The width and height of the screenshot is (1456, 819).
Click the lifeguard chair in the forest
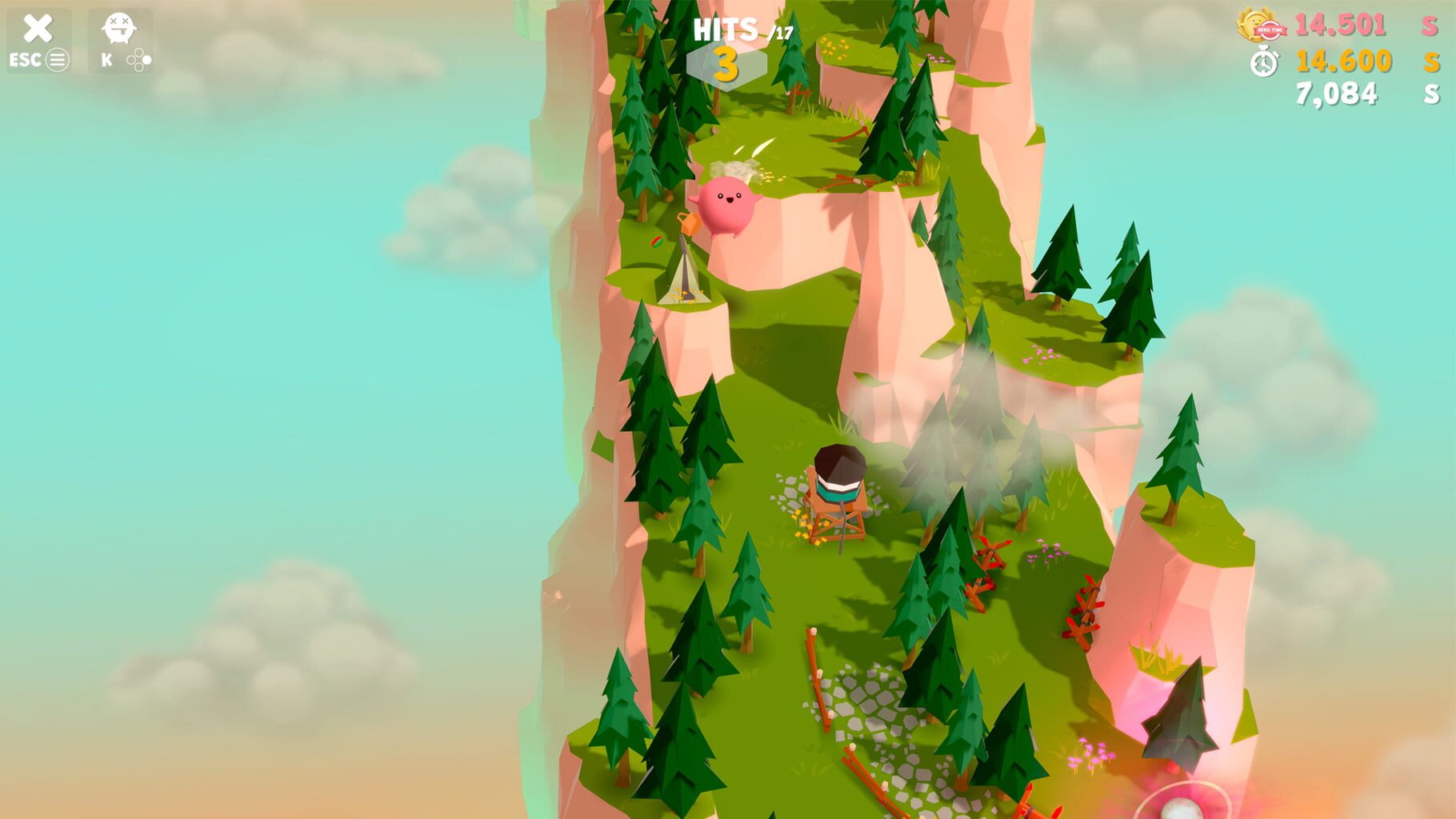[834, 496]
